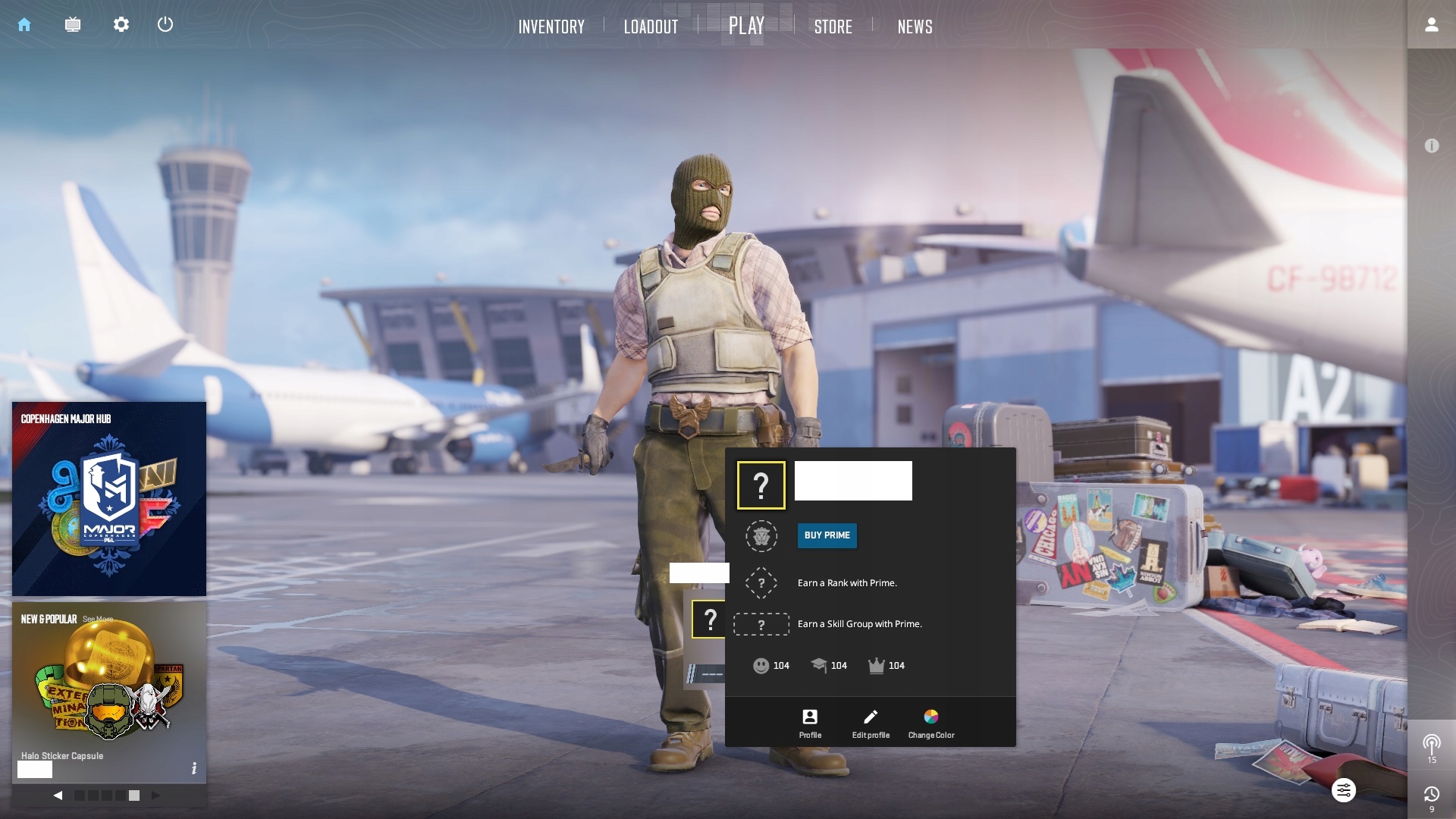The height and width of the screenshot is (819, 1456).
Task: Open the Halo Sticker Capsule offer
Action: point(109,690)
